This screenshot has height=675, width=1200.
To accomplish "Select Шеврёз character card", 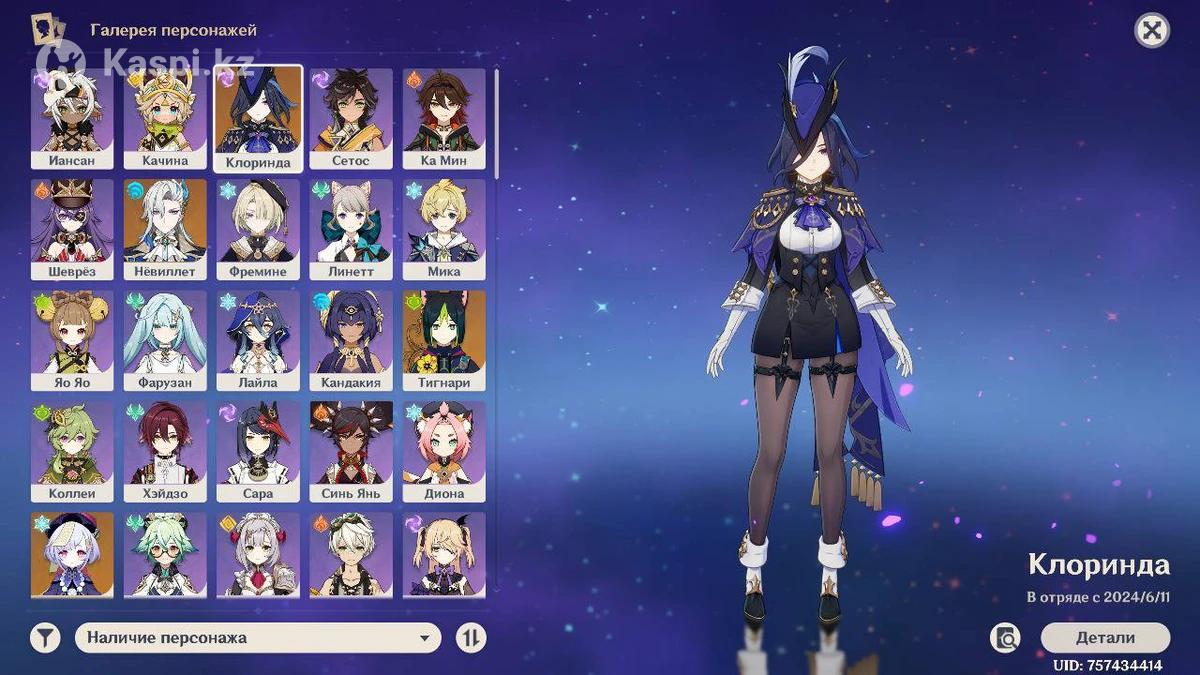I will coord(72,229).
